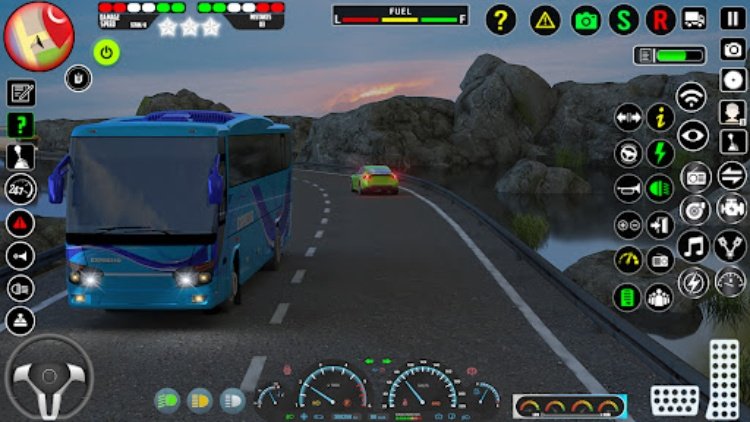Open the circular minimap

click(38, 33)
